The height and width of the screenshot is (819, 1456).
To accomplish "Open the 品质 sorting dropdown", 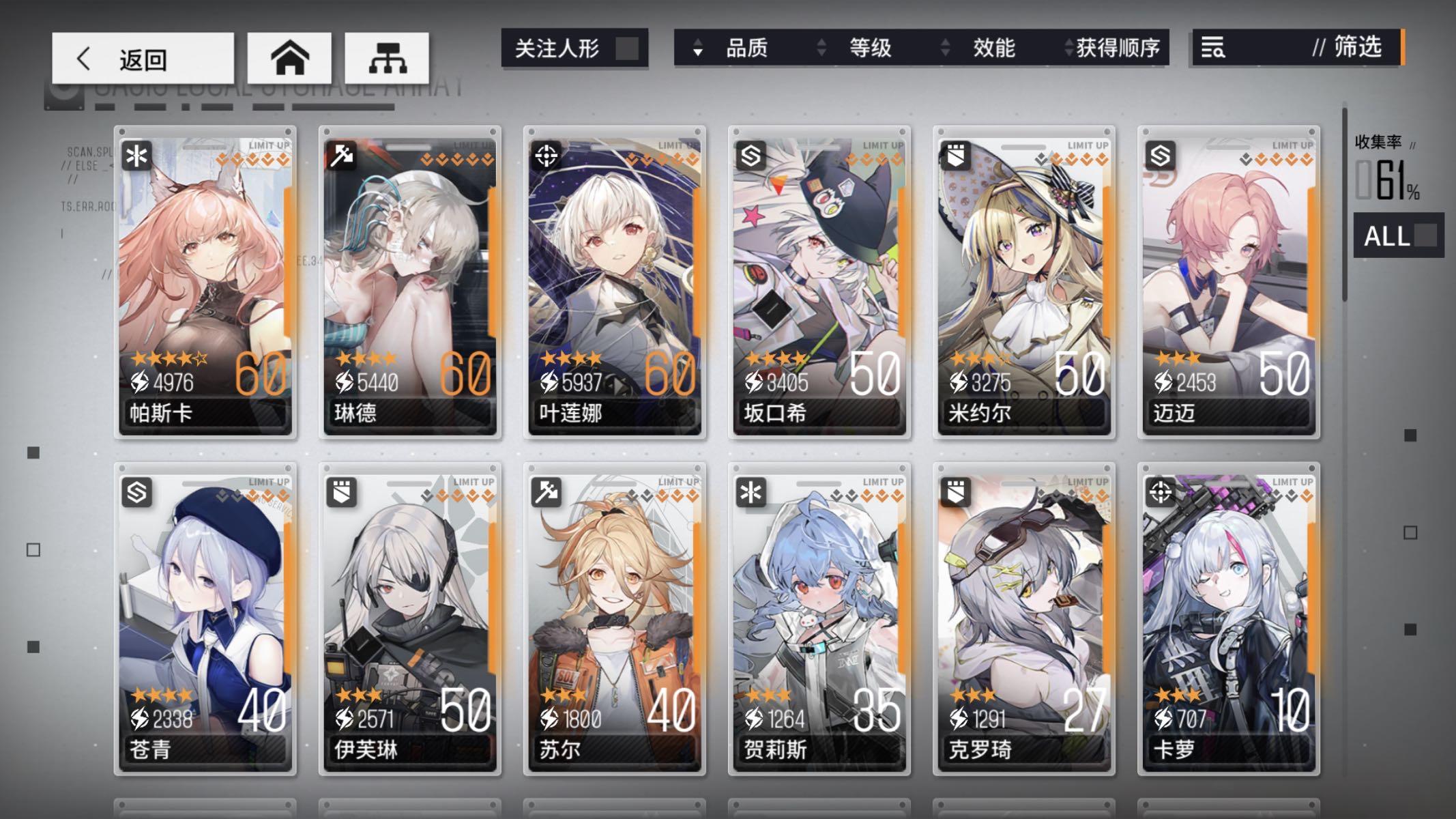I will click(x=746, y=48).
